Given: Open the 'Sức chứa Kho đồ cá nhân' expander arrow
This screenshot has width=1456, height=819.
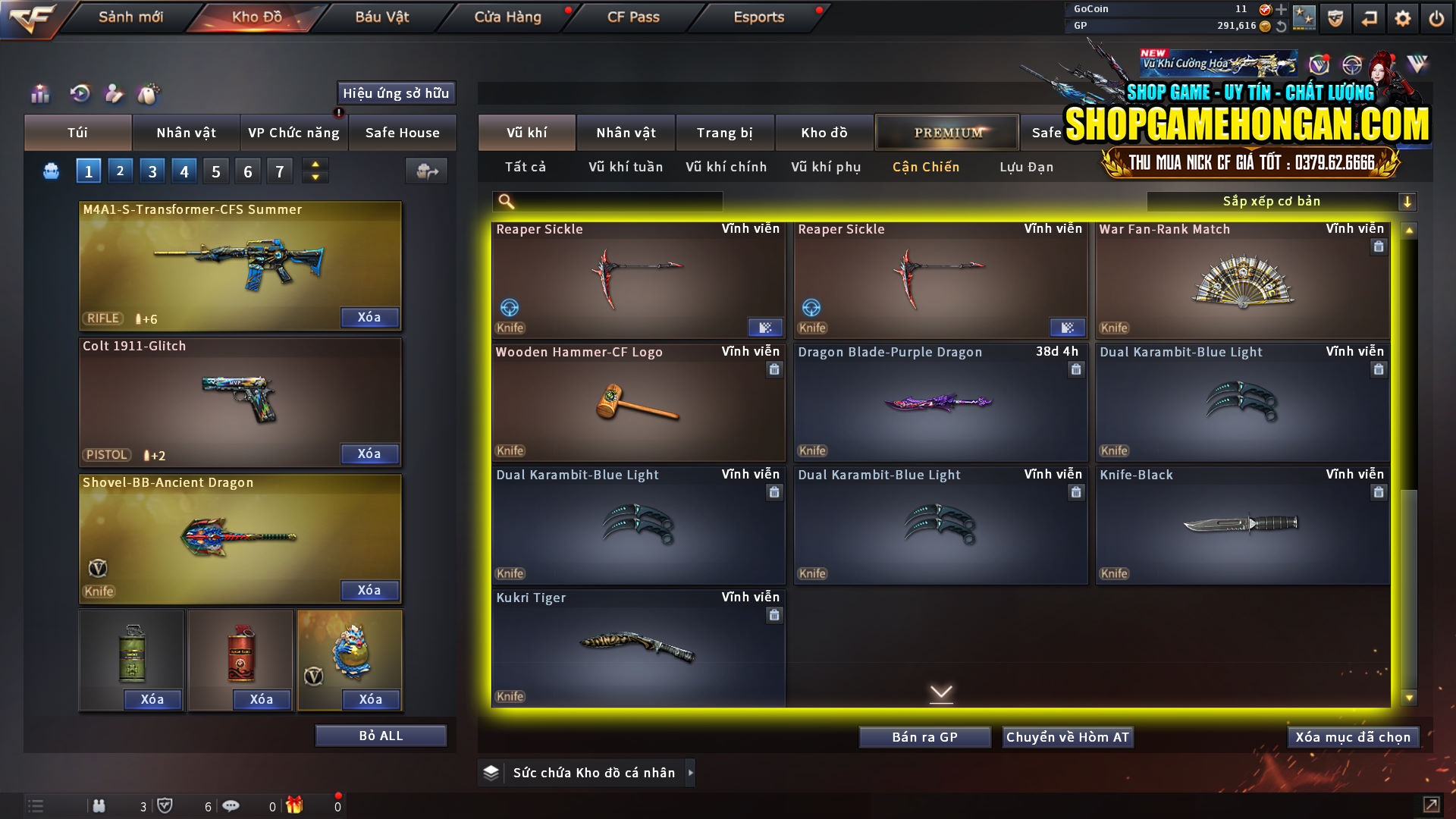Looking at the screenshot, I should 691,773.
